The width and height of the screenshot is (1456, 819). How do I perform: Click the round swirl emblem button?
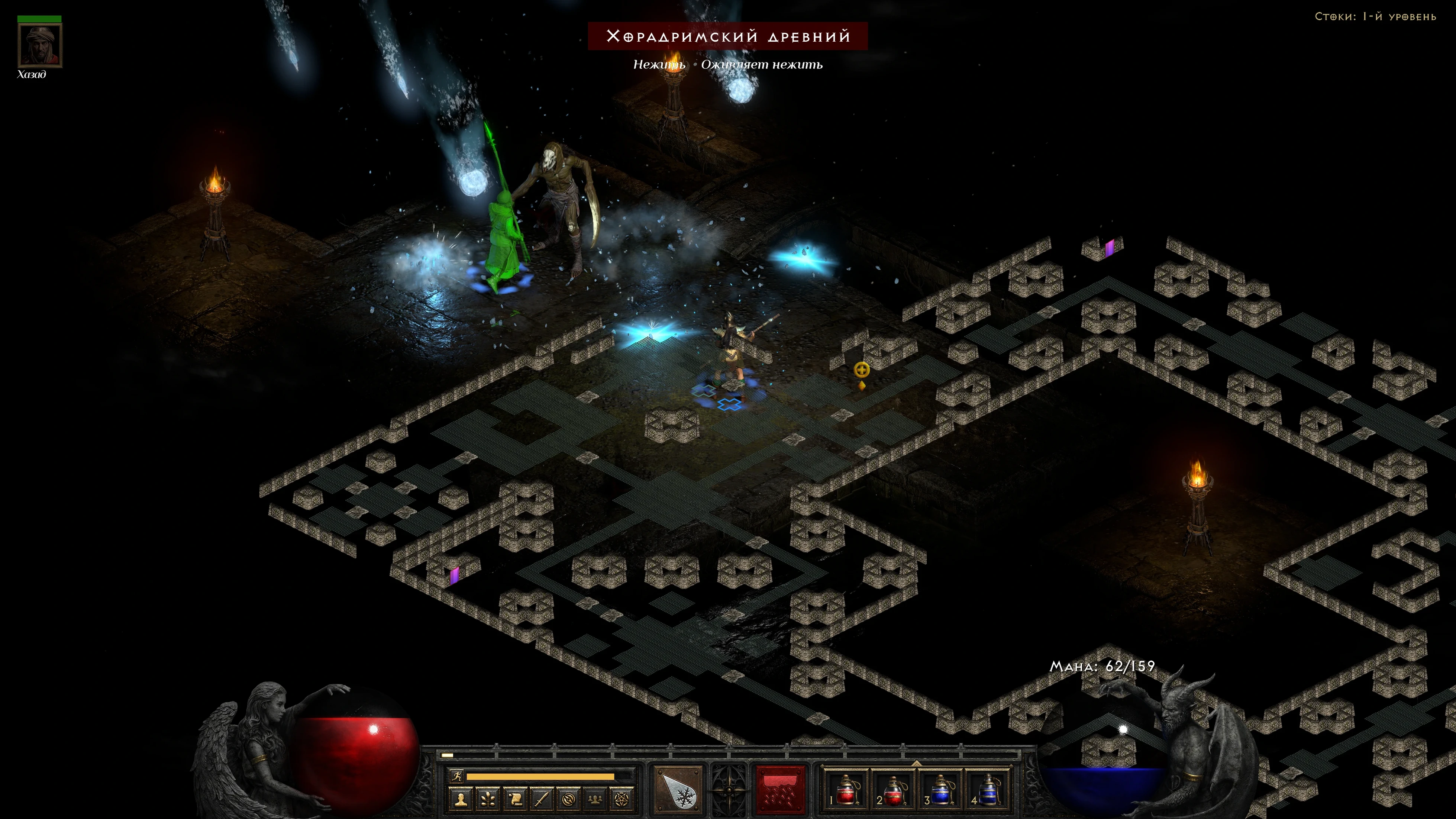click(x=569, y=799)
